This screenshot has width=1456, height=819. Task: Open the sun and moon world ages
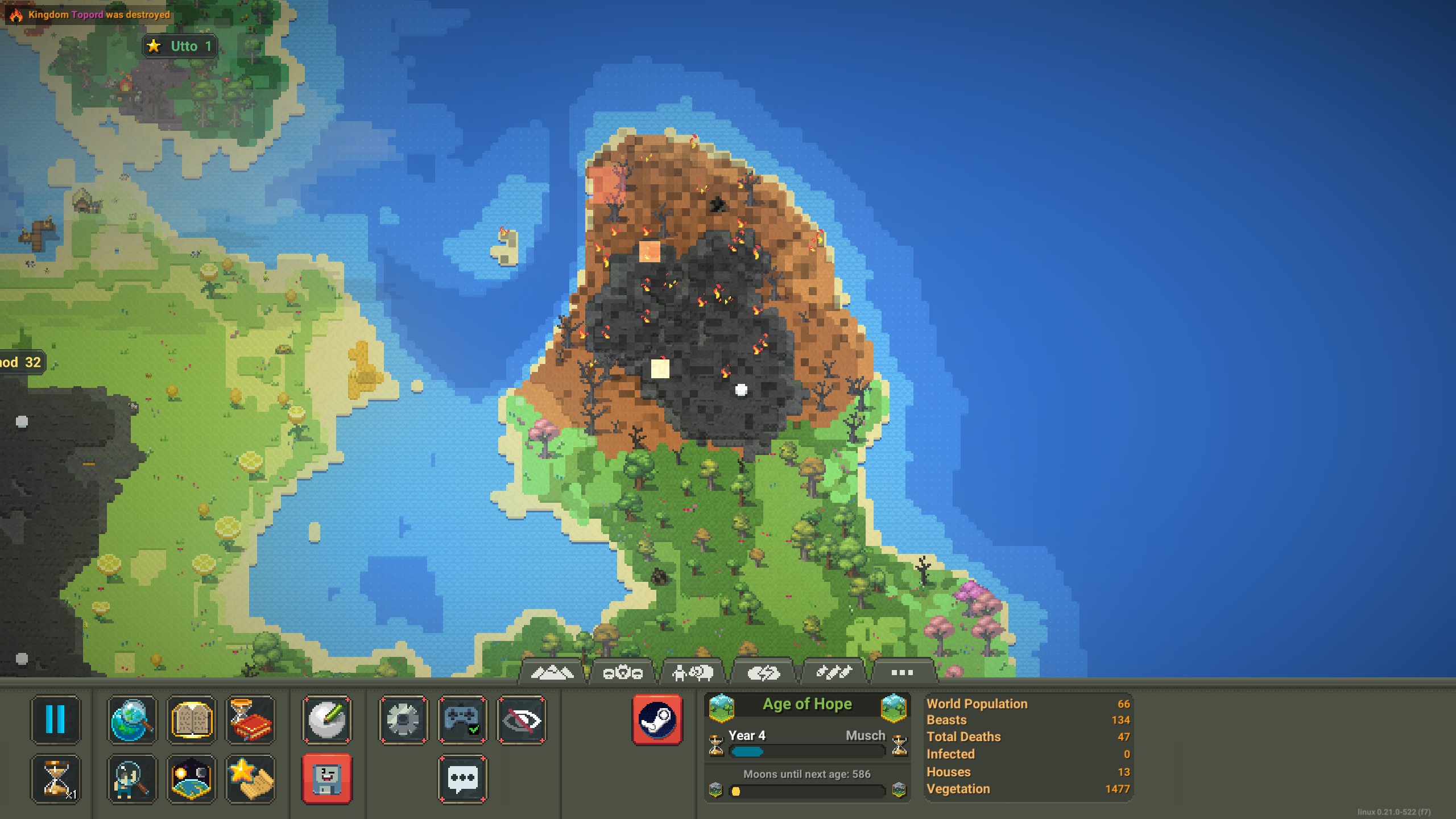(192, 779)
